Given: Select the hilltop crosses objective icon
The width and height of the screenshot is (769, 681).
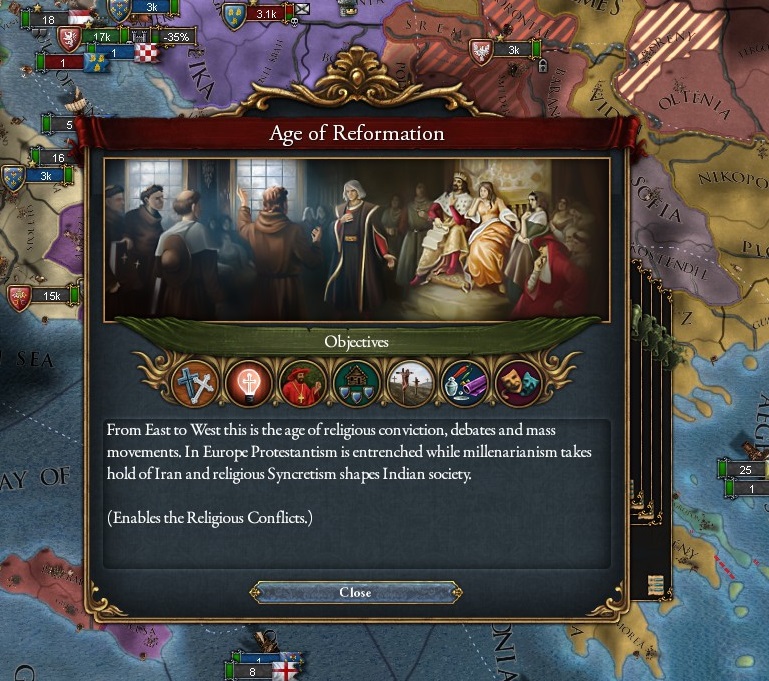Looking at the screenshot, I should click(x=410, y=383).
